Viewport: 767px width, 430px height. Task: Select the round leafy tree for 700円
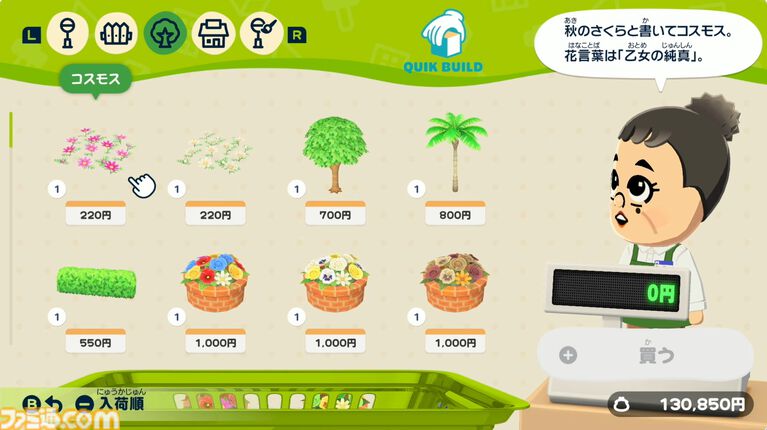pos(335,153)
